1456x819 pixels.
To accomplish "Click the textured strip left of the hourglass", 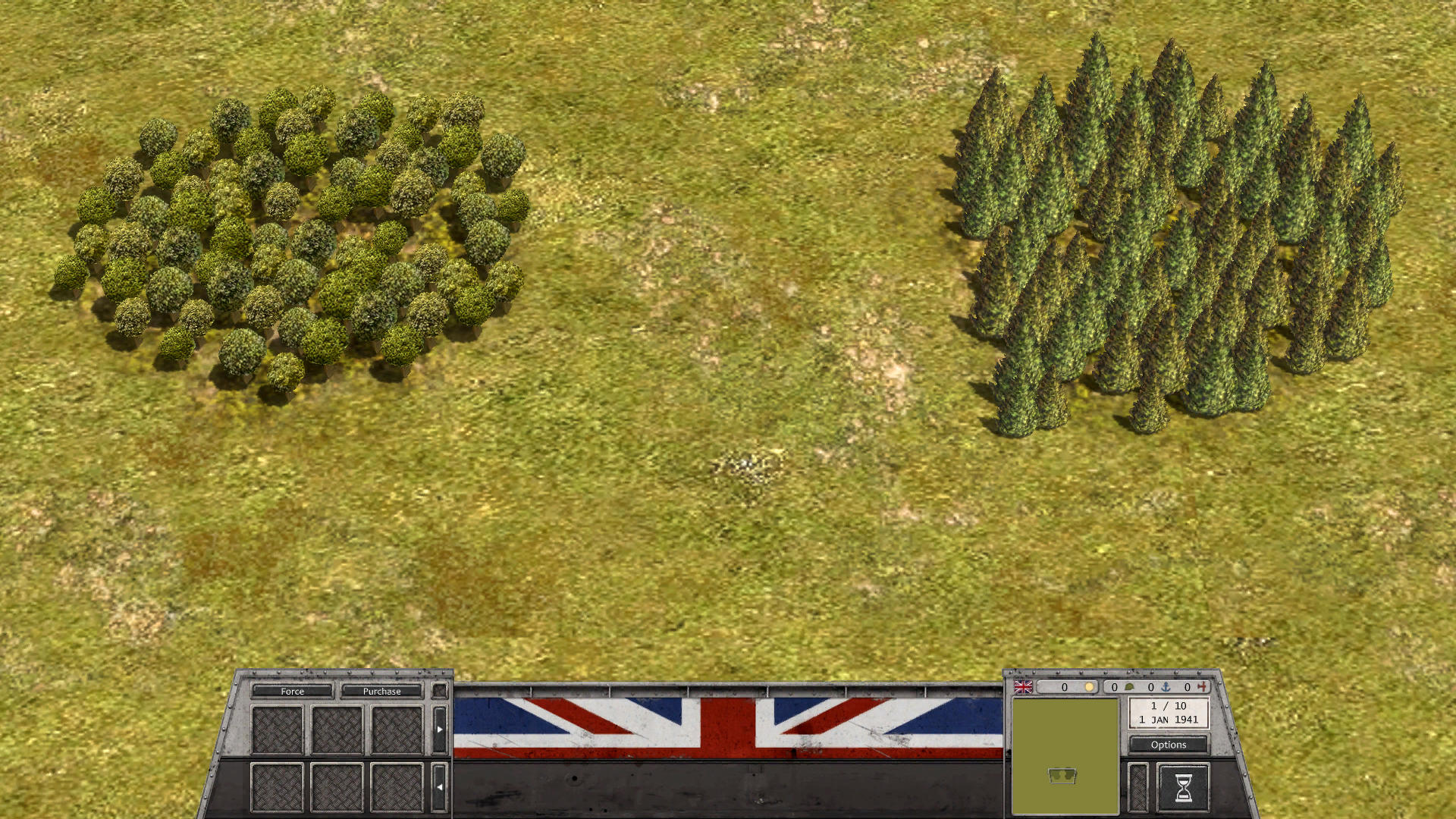I will (x=1137, y=786).
